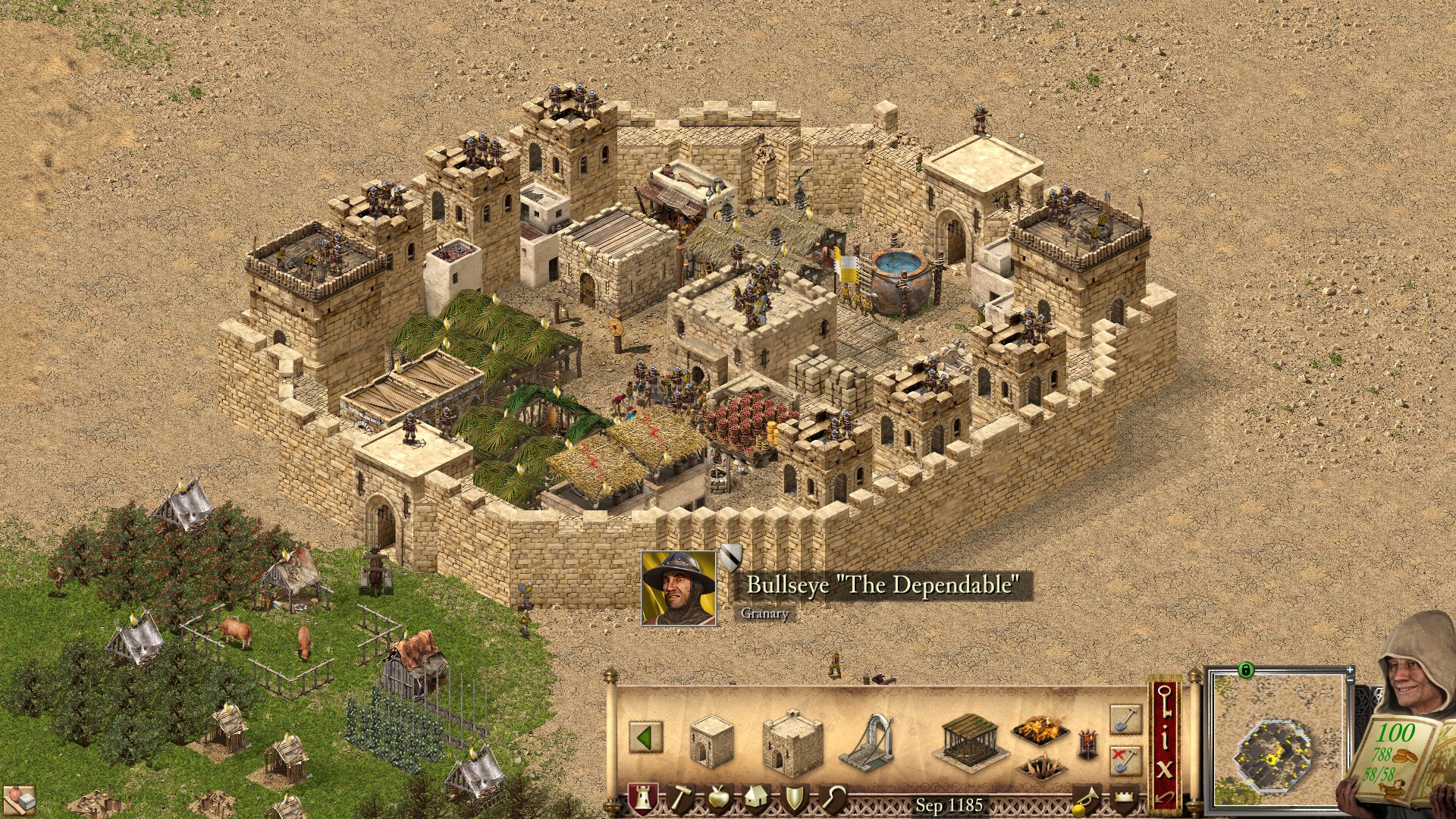This screenshot has width=1456, height=819.
Task: Open the shield weapons buildings tab
Action: pos(795,799)
